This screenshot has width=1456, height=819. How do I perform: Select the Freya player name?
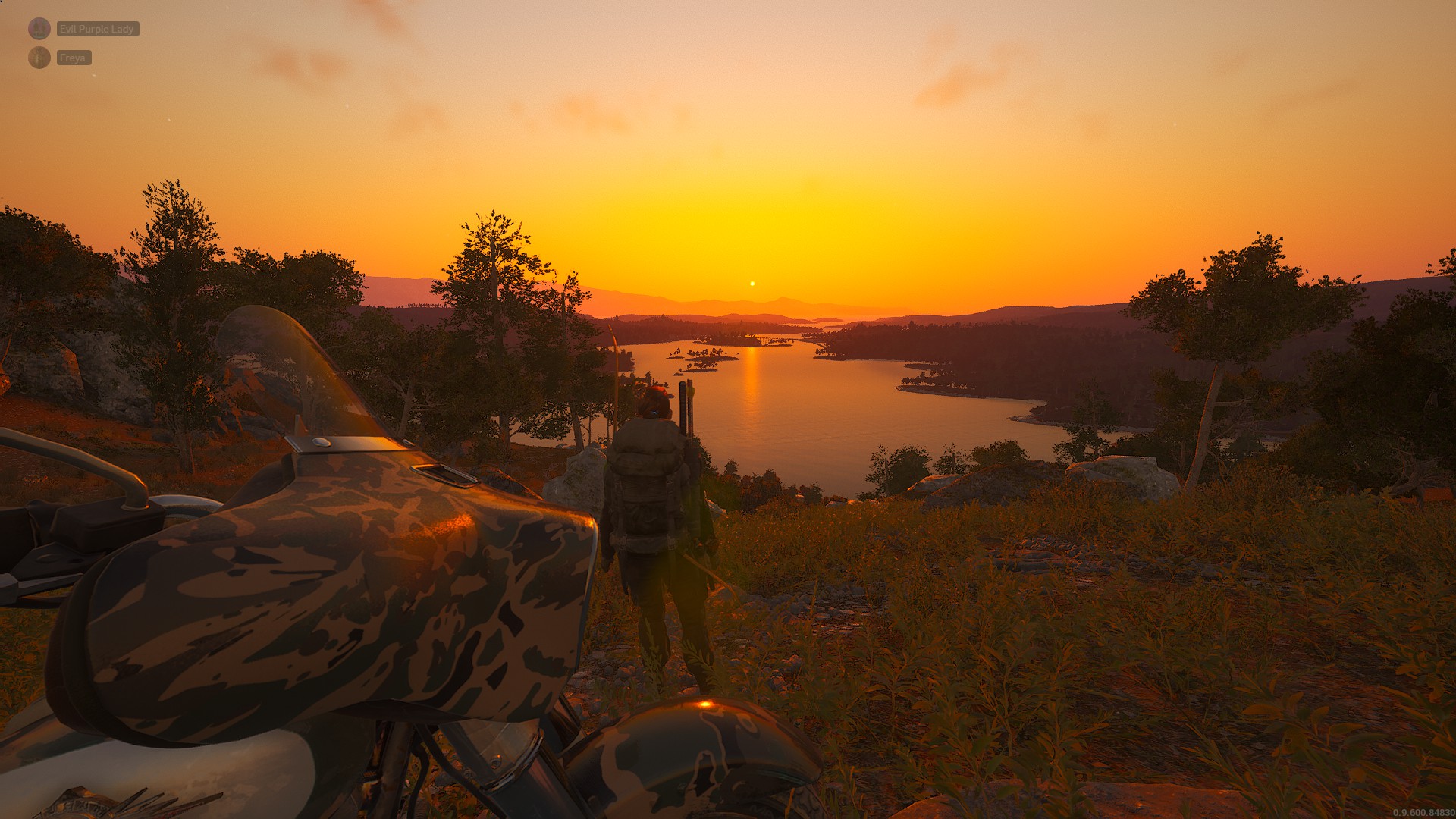(74, 58)
